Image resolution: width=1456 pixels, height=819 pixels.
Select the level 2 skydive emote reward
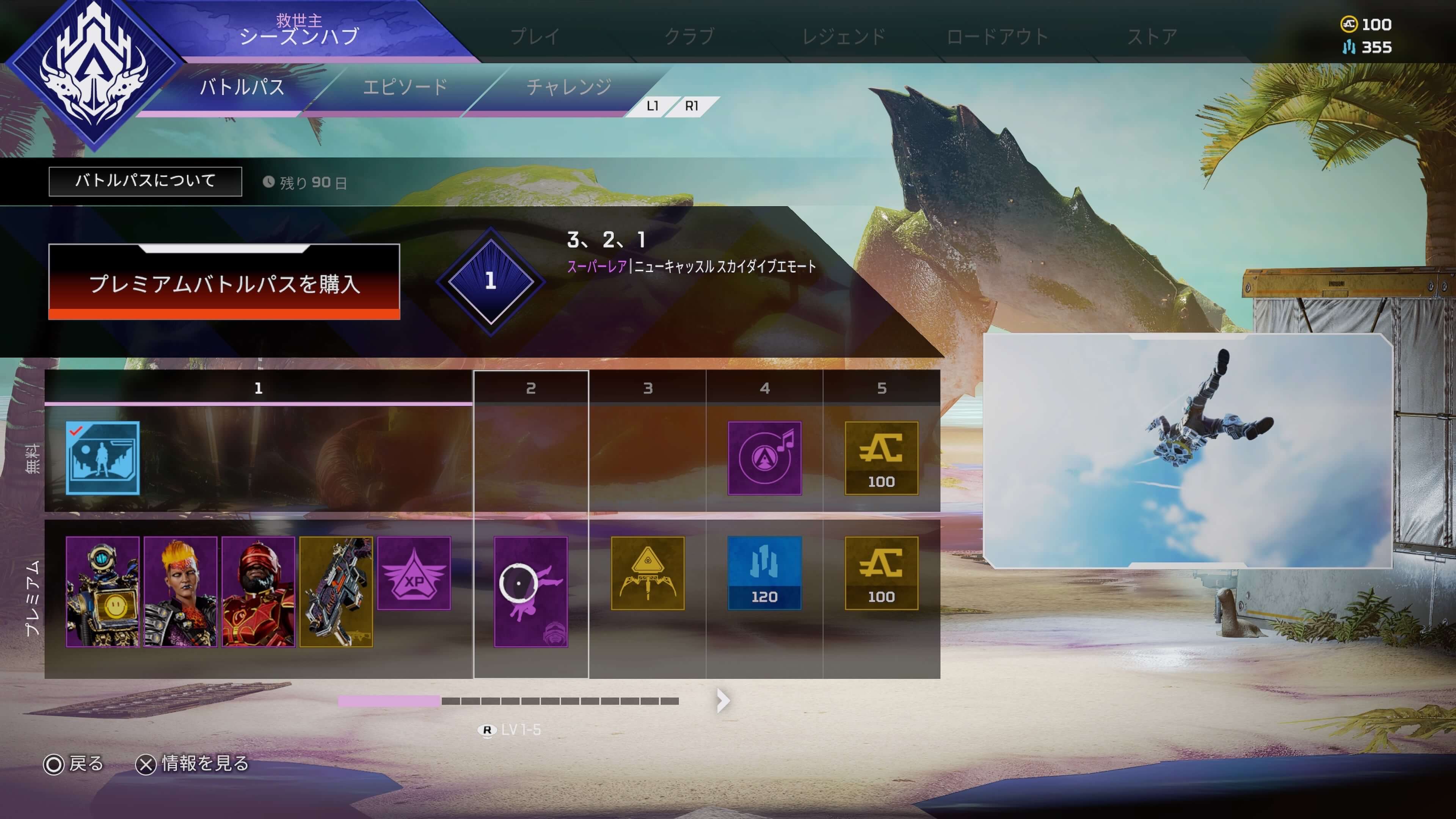531,591
